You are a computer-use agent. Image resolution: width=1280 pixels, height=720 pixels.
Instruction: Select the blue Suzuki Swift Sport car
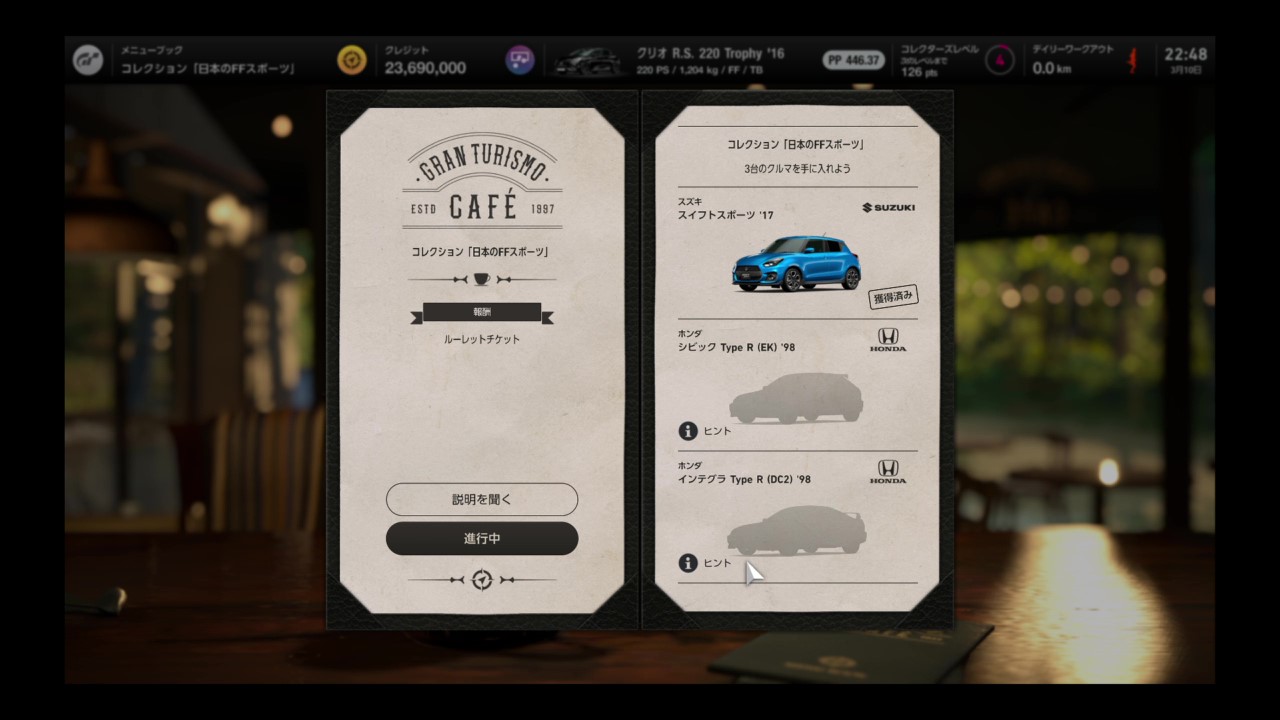(796, 263)
